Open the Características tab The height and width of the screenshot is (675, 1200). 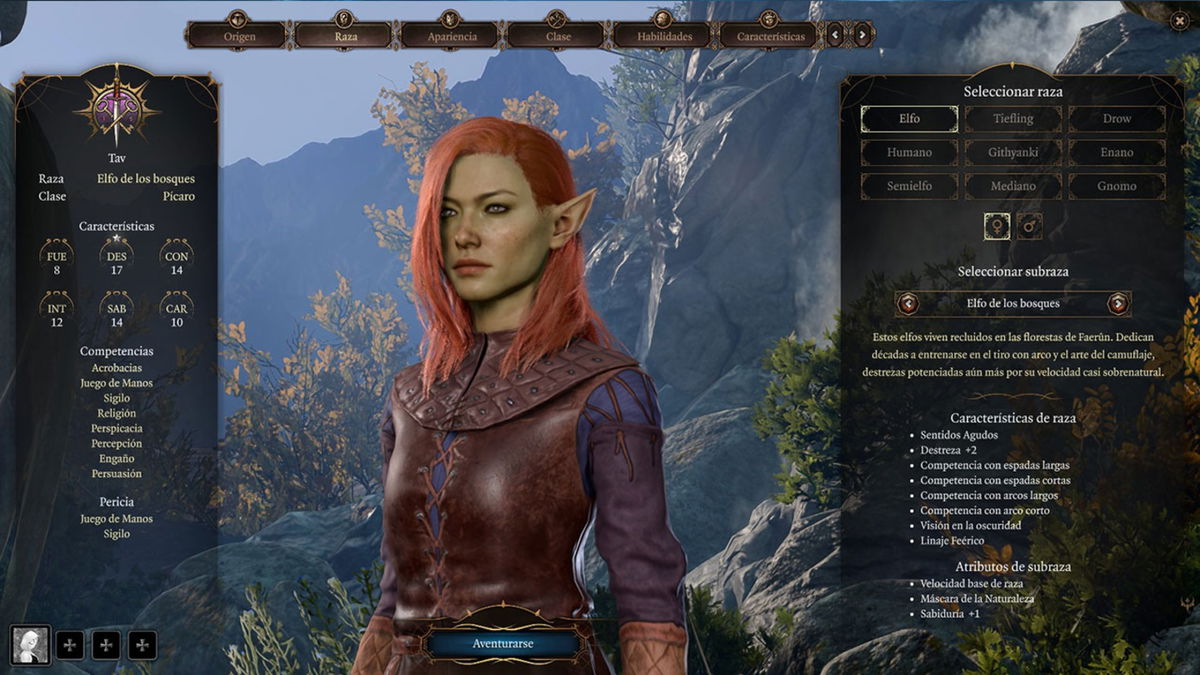click(770, 36)
